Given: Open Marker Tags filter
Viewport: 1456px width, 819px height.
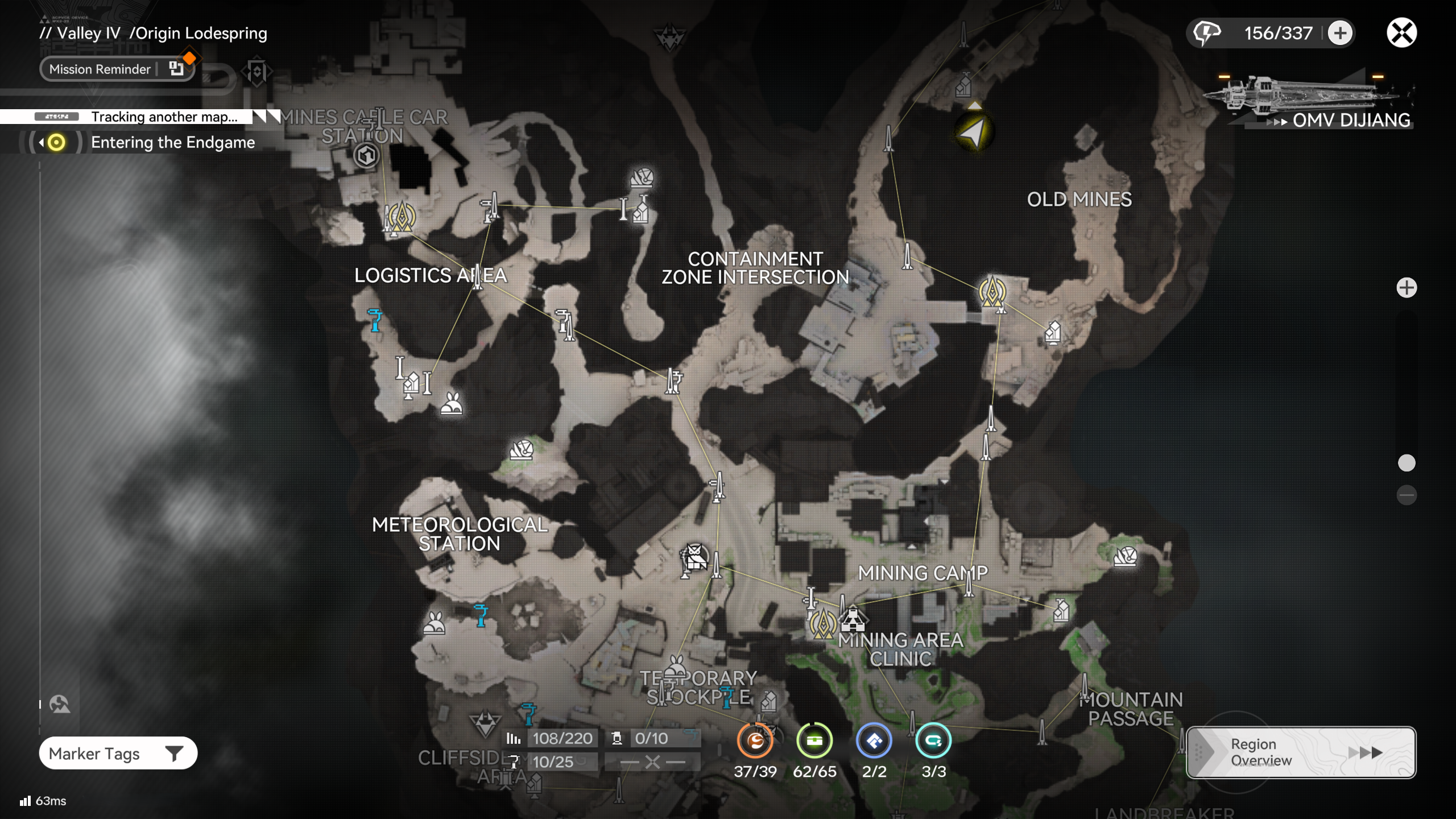Looking at the screenshot, I should (x=118, y=754).
